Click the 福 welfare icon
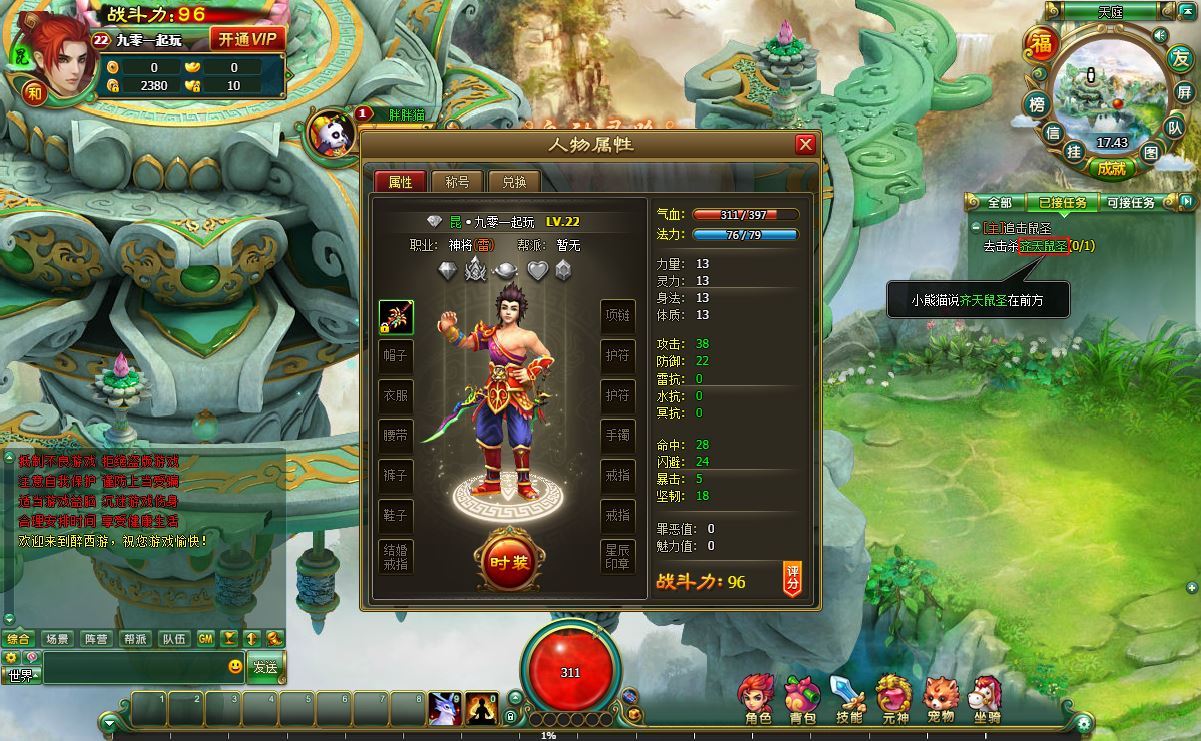The height and width of the screenshot is (741, 1201). point(1042,45)
